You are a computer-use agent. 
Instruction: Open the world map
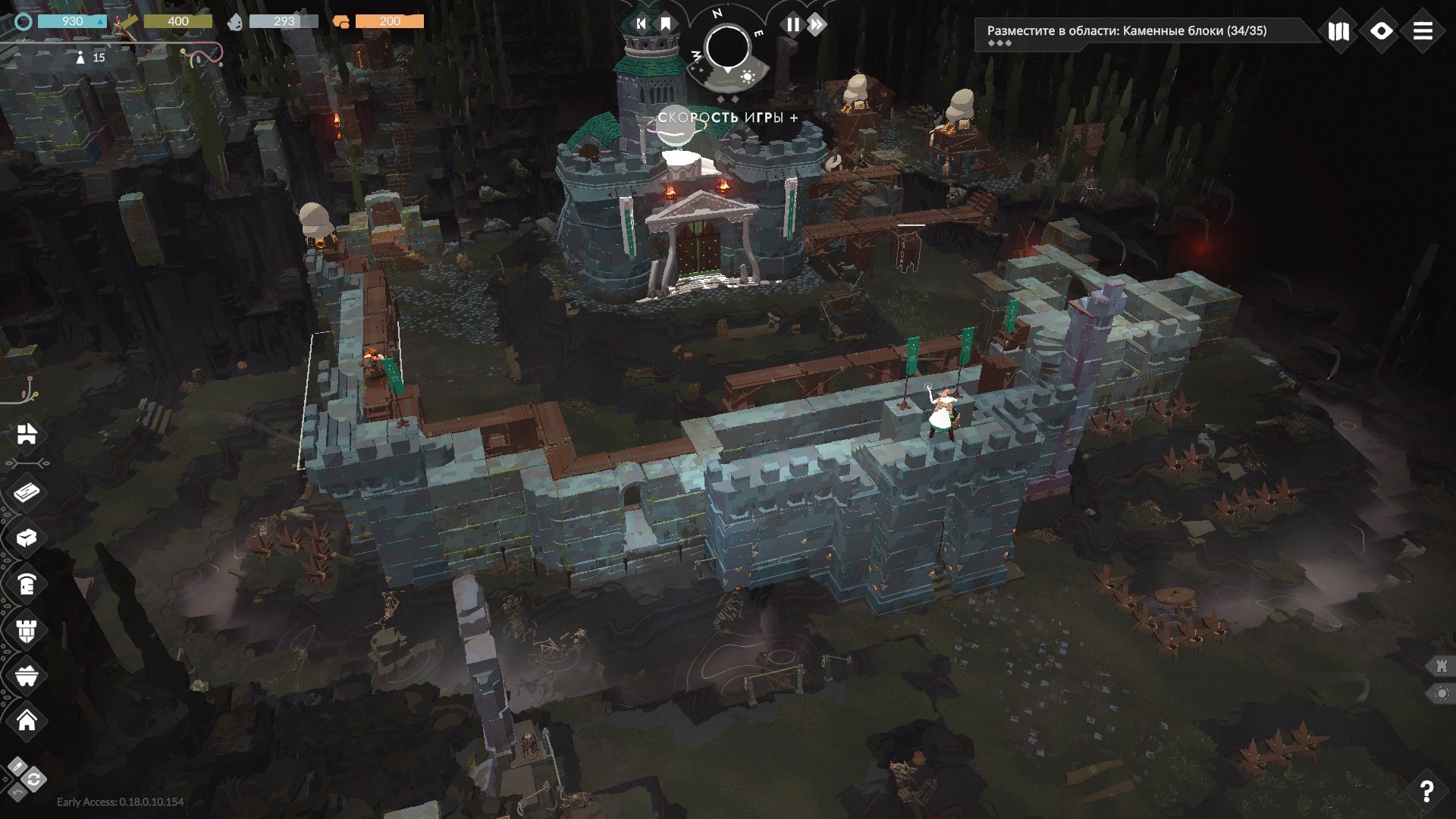pyautogui.click(x=1338, y=31)
